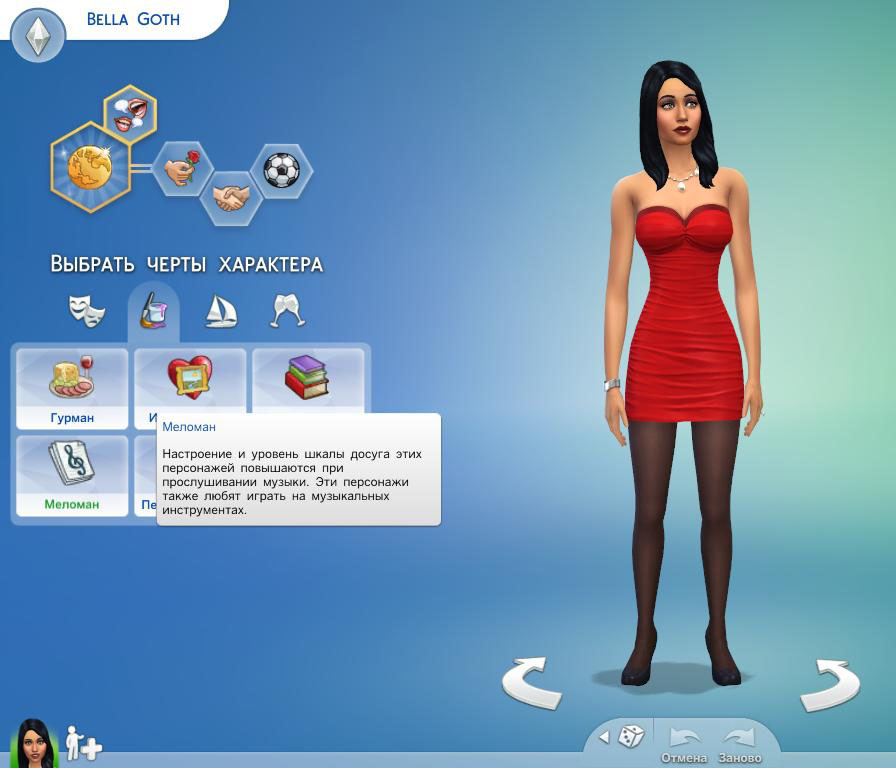896x768 pixels.
Task: Randomize the Sim with the dice button
Action: click(631, 737)
